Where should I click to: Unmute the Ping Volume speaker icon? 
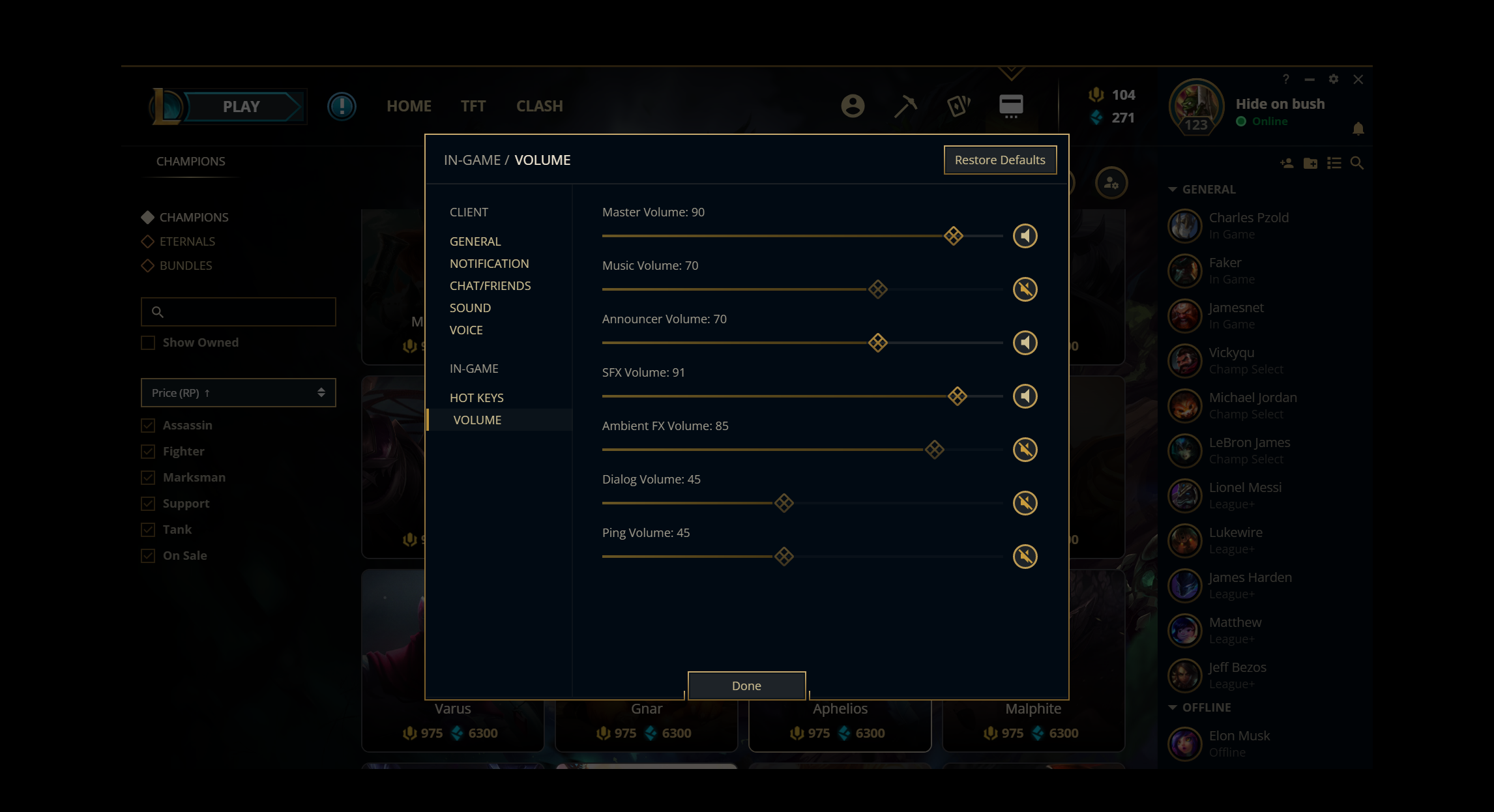[x=1025, y=557]
